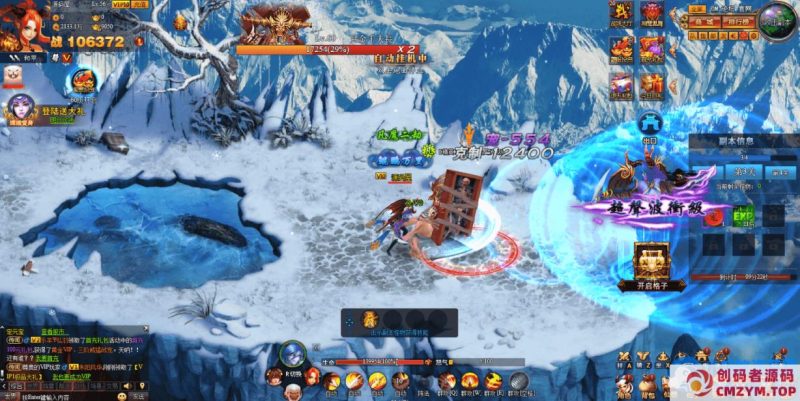Click the 第3关 stage button

tap(744, 172)
